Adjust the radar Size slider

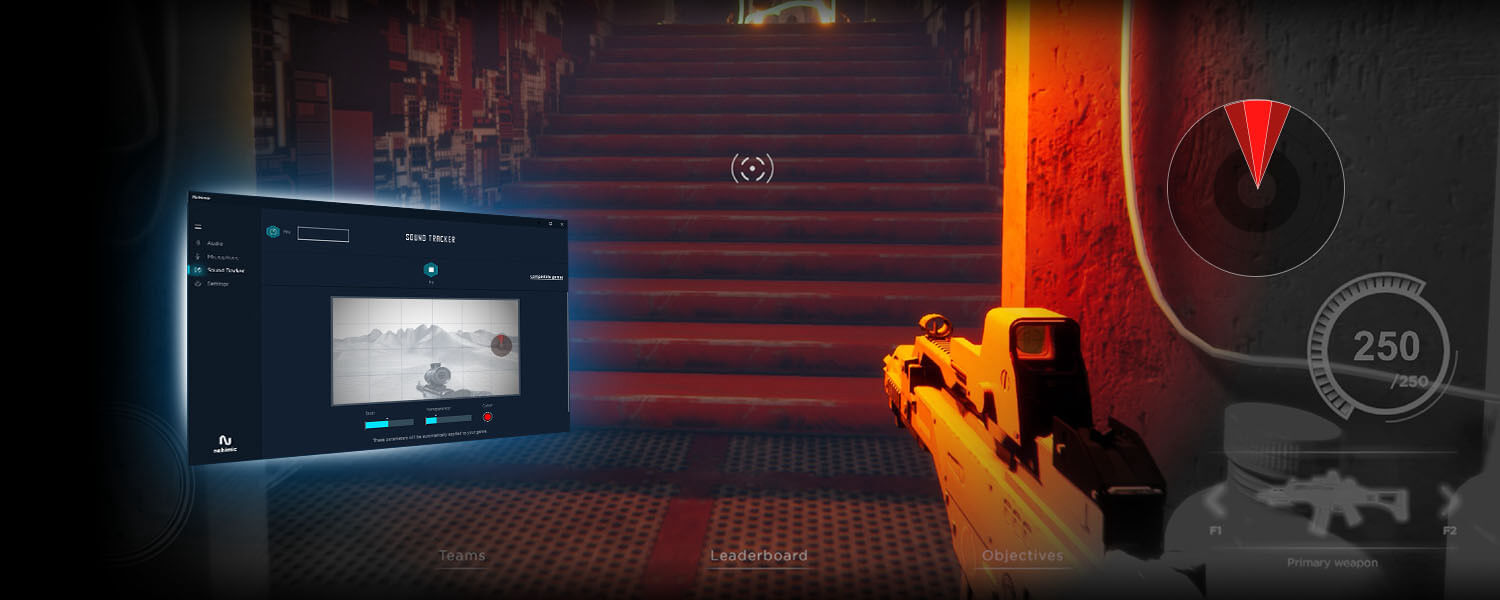click(x=389, y=422)
